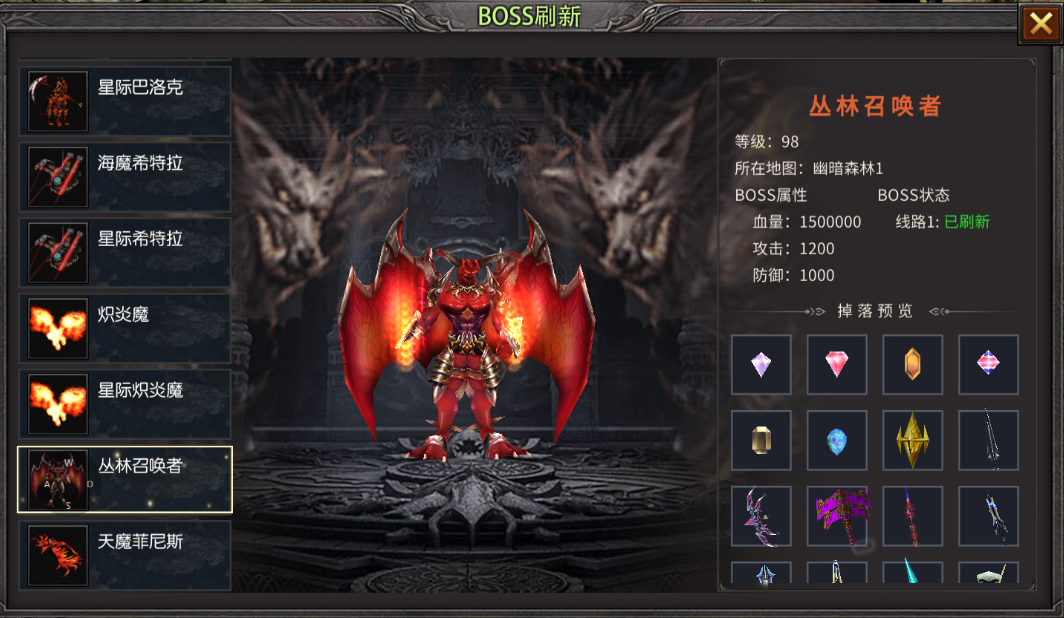The width and height of the screenshot is (1064, 618).
Task: Click the red ruby gem drop
Action: tap(837, 365)
